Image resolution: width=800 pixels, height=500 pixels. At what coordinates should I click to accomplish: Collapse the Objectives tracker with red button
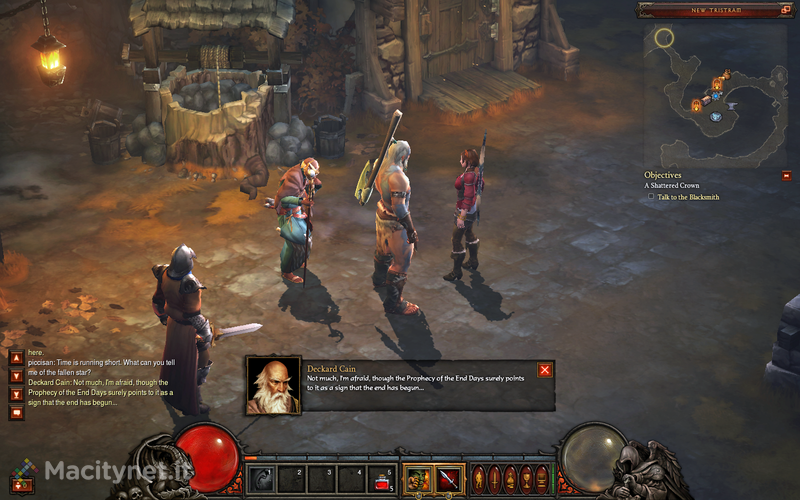[x=787, y=176]
